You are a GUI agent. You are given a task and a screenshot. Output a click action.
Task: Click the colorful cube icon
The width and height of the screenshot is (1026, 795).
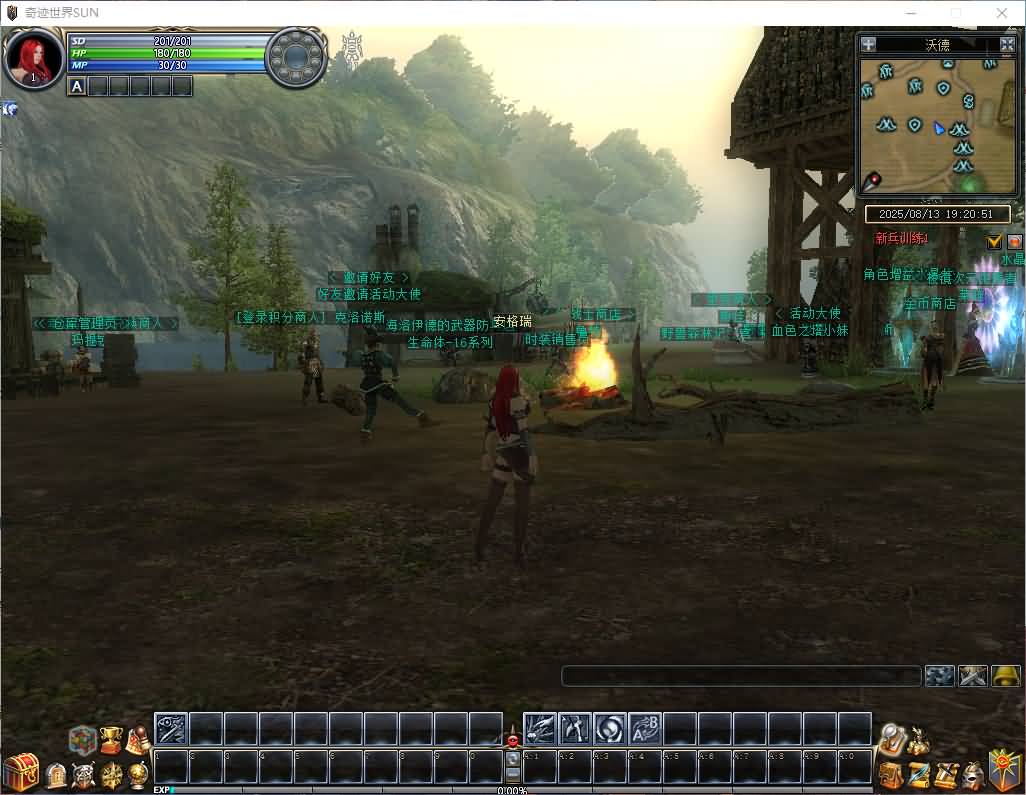pos(82,740)
